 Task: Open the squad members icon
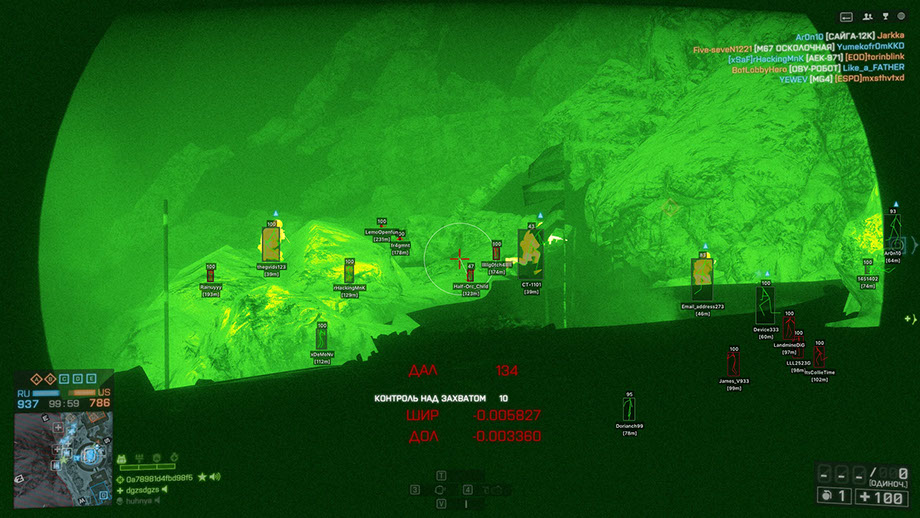tap(868, 17)
